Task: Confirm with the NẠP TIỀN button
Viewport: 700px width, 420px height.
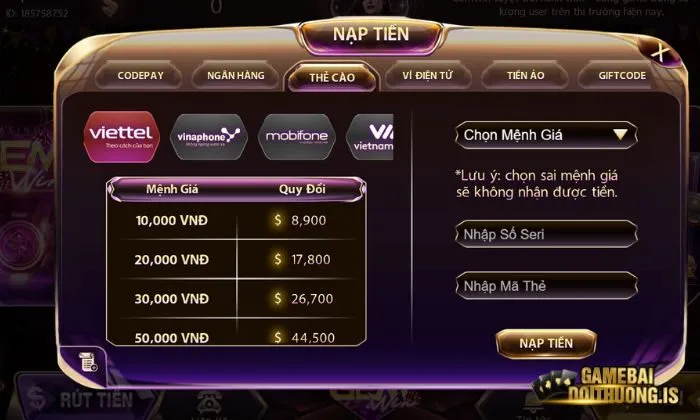Action: point(546,343)
